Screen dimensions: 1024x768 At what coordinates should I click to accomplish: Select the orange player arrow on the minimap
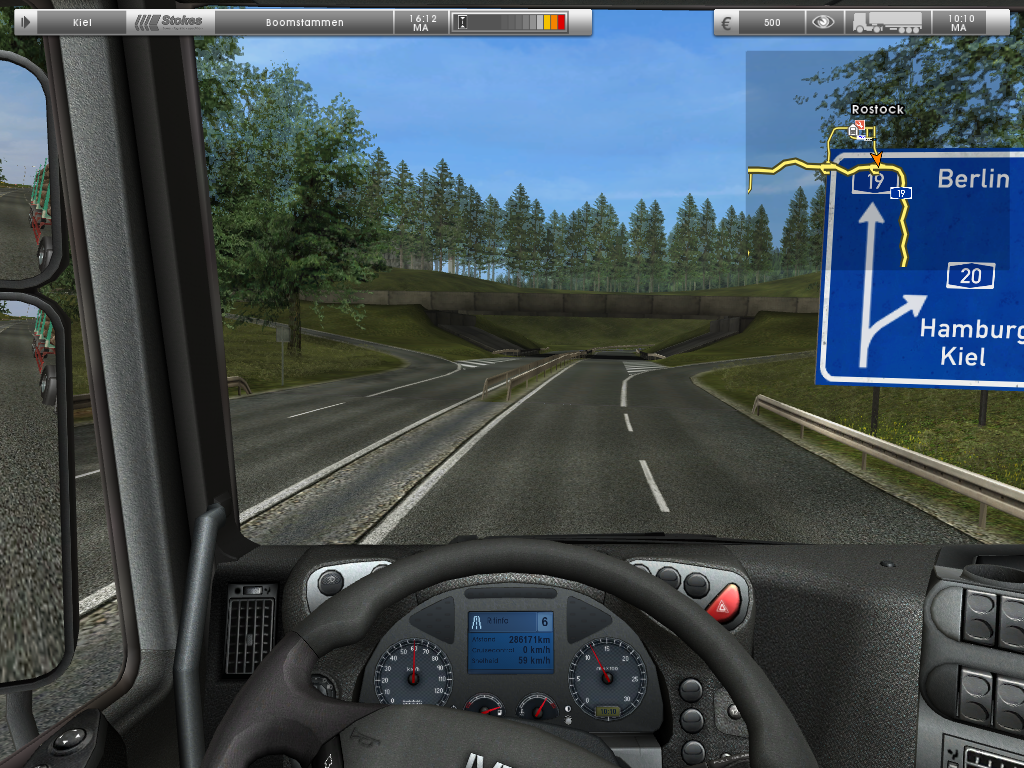(877, 158)
